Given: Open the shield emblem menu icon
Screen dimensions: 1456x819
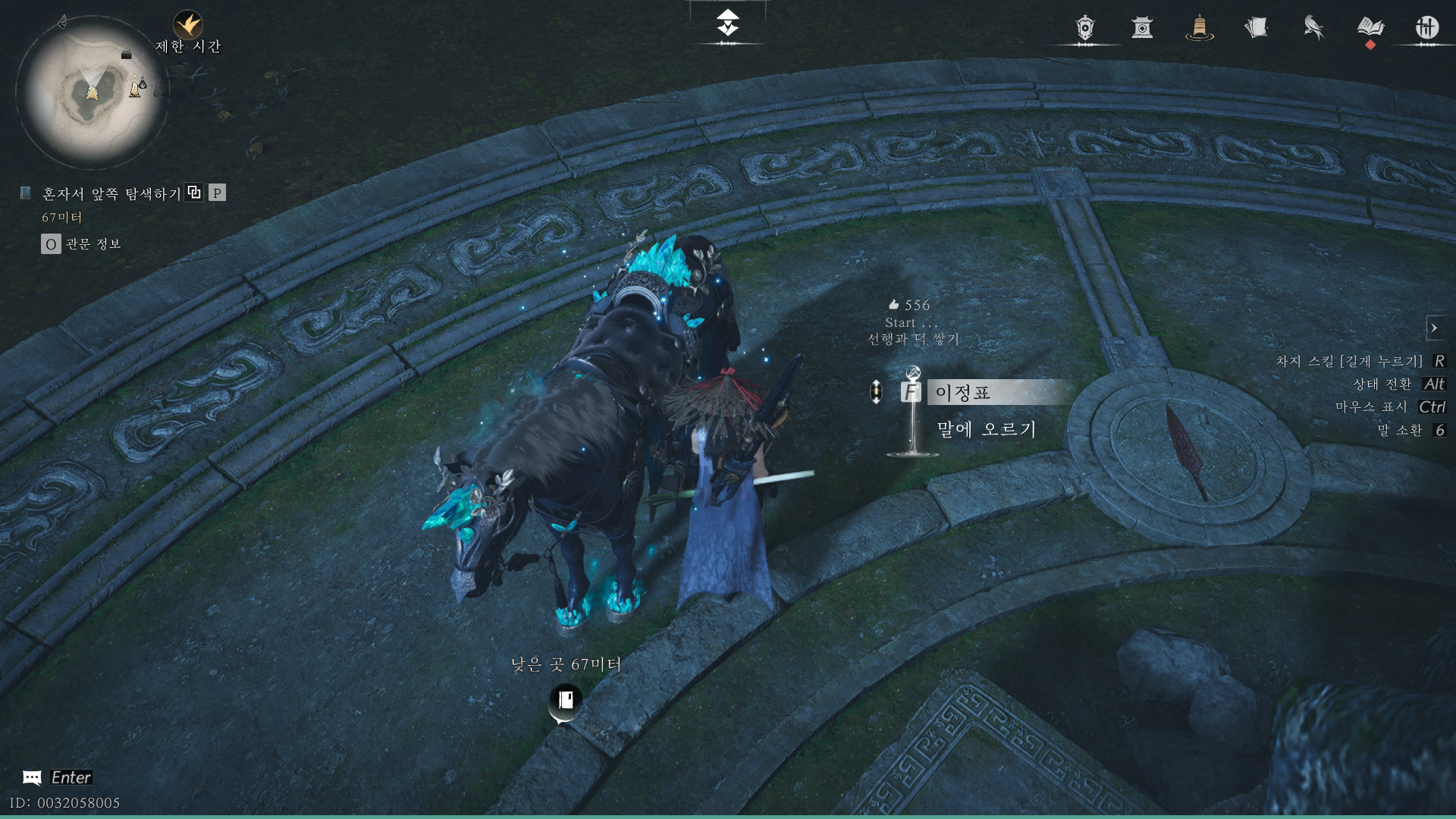Looking at the screenshot, I should (1085, 28).
